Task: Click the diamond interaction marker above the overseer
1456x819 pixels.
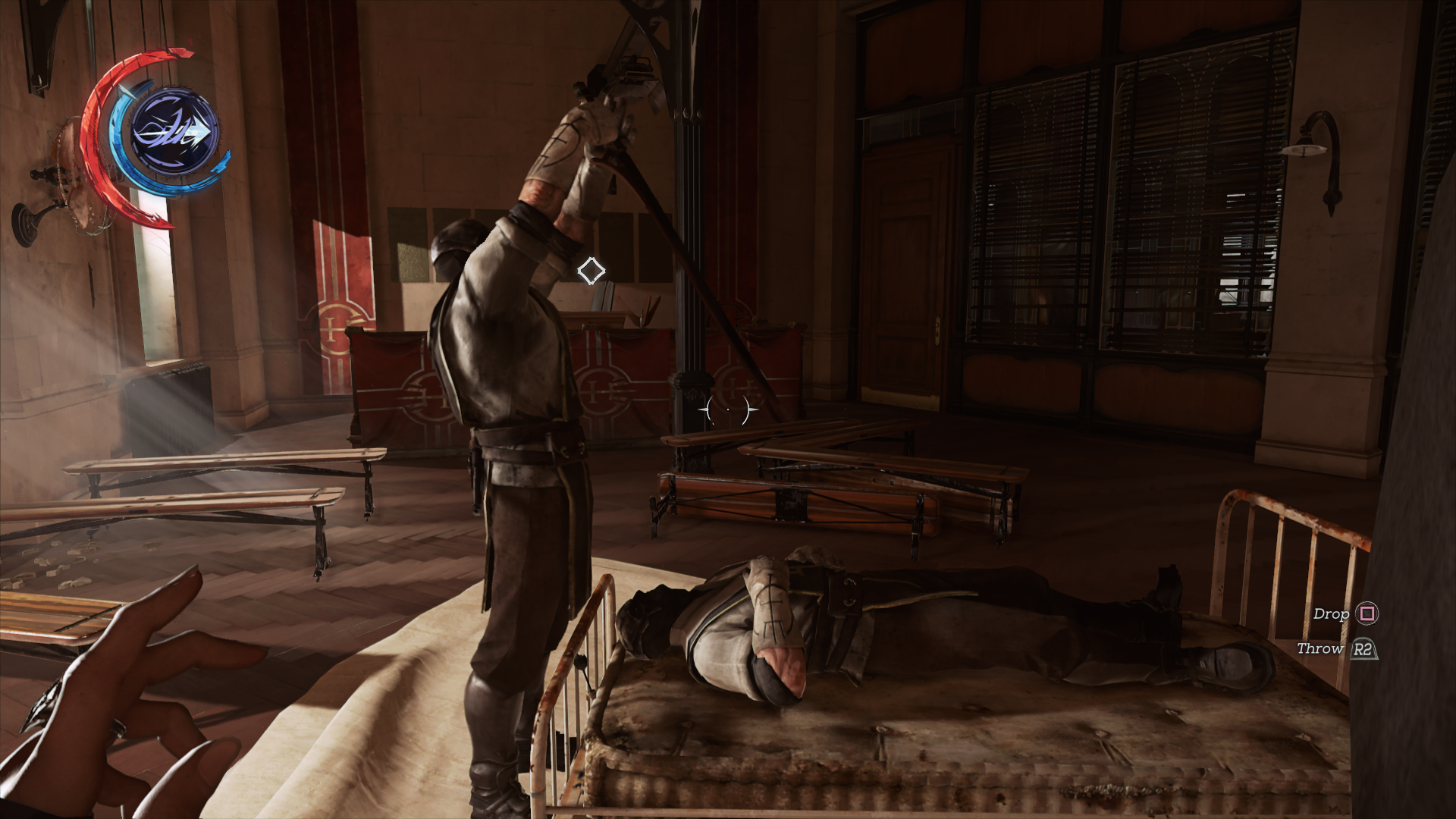Action: point(590,270)
